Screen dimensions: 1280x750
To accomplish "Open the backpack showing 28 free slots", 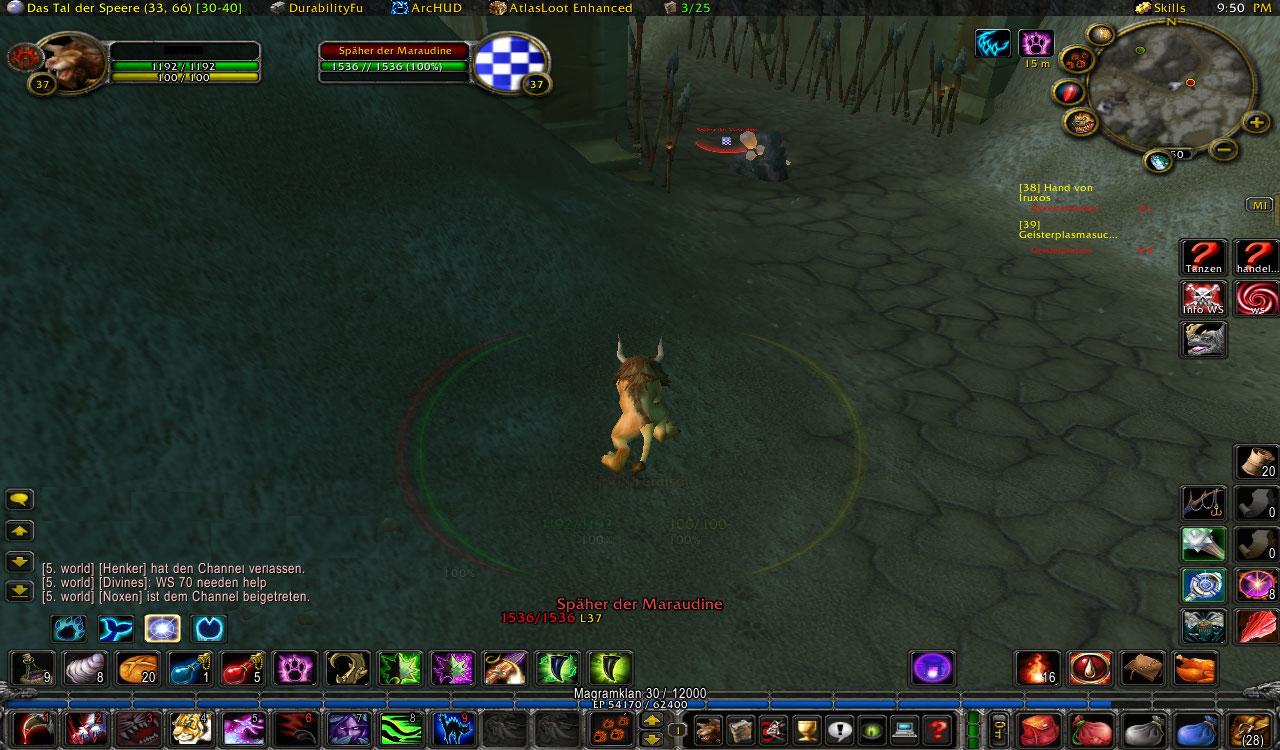I will pyautogui.click(x=1249, y=730).
